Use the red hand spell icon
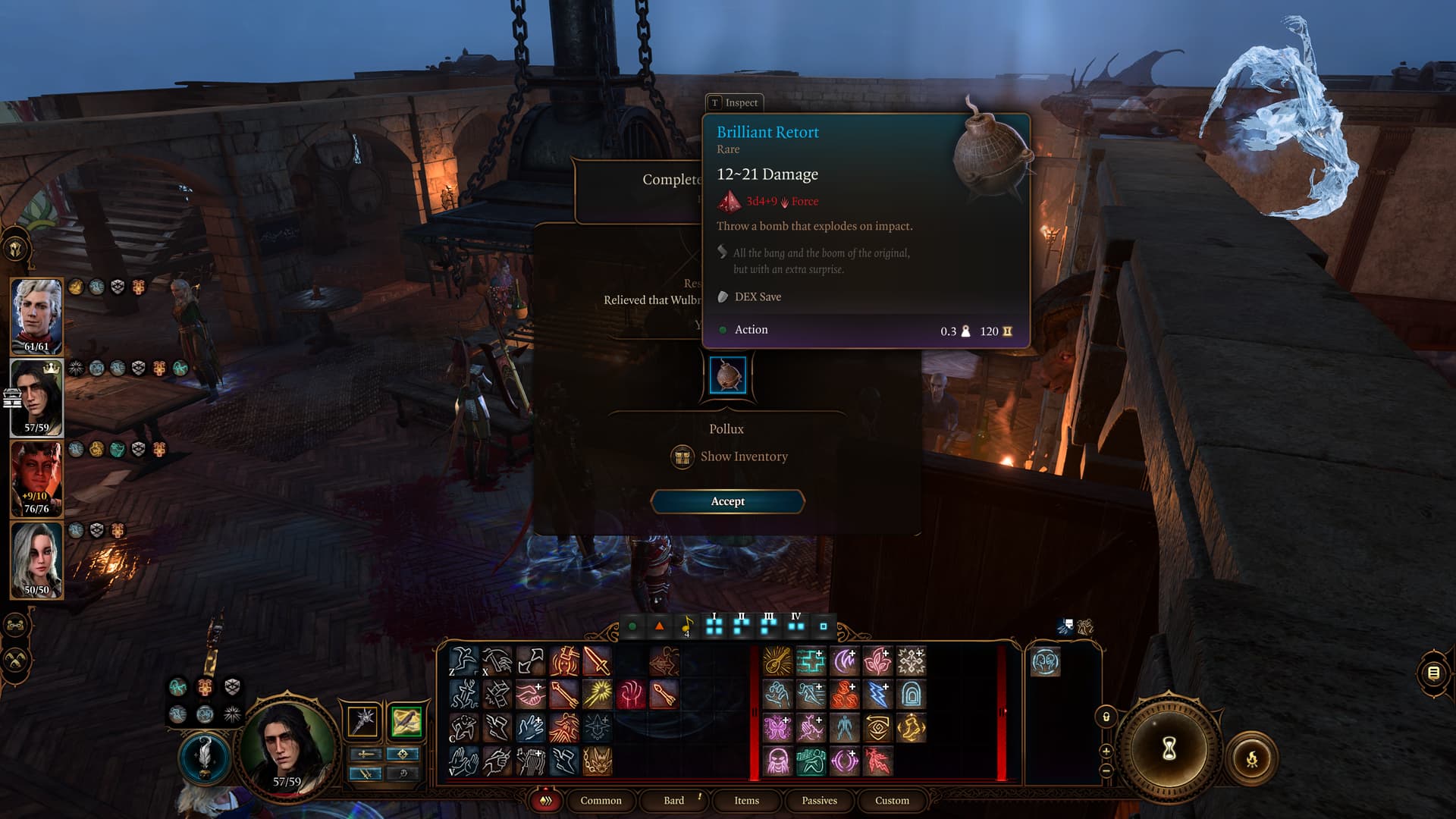1456x819 pixels. tap(630, 695)
